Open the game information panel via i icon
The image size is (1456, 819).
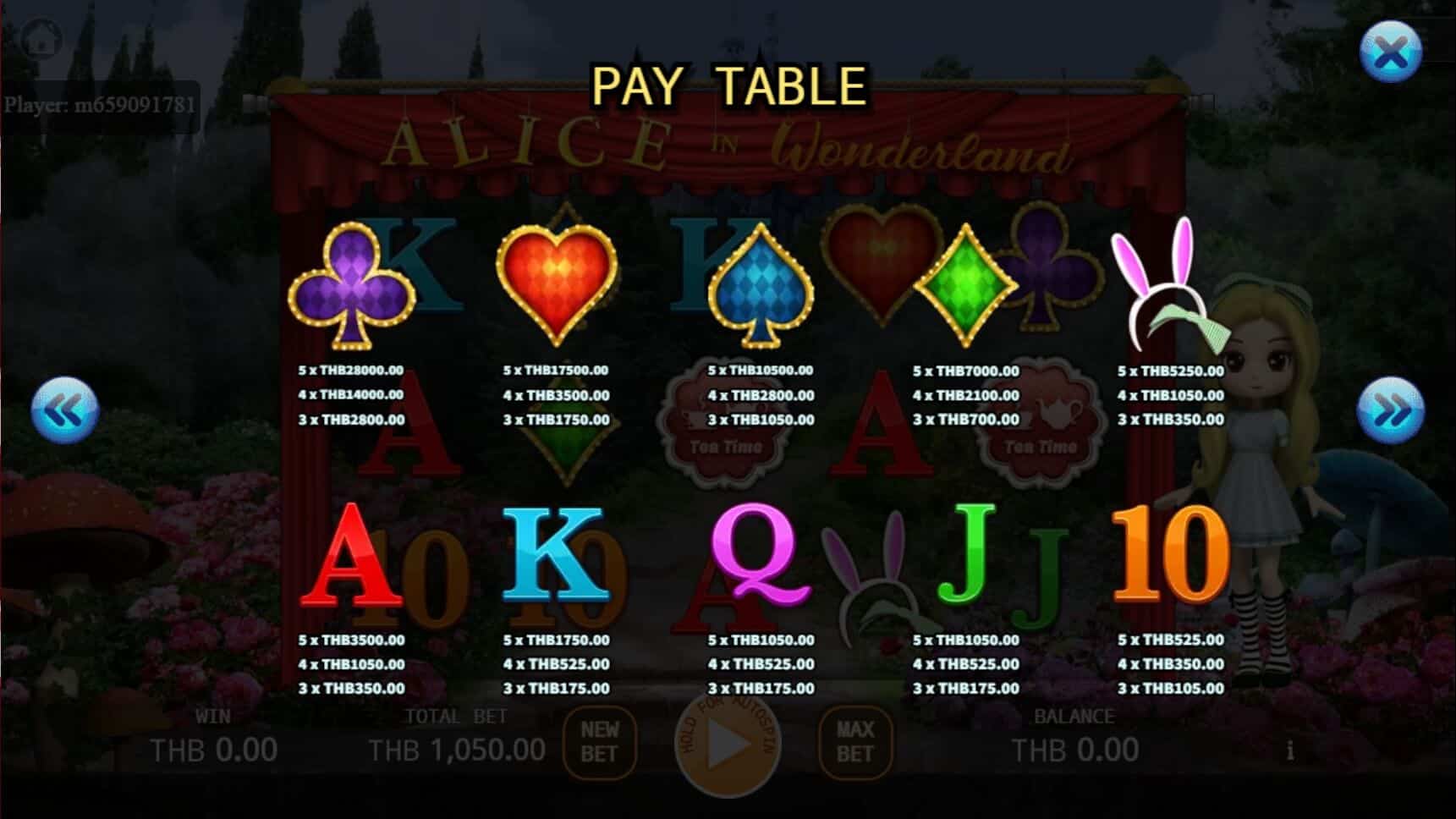tap(1290, 749)
